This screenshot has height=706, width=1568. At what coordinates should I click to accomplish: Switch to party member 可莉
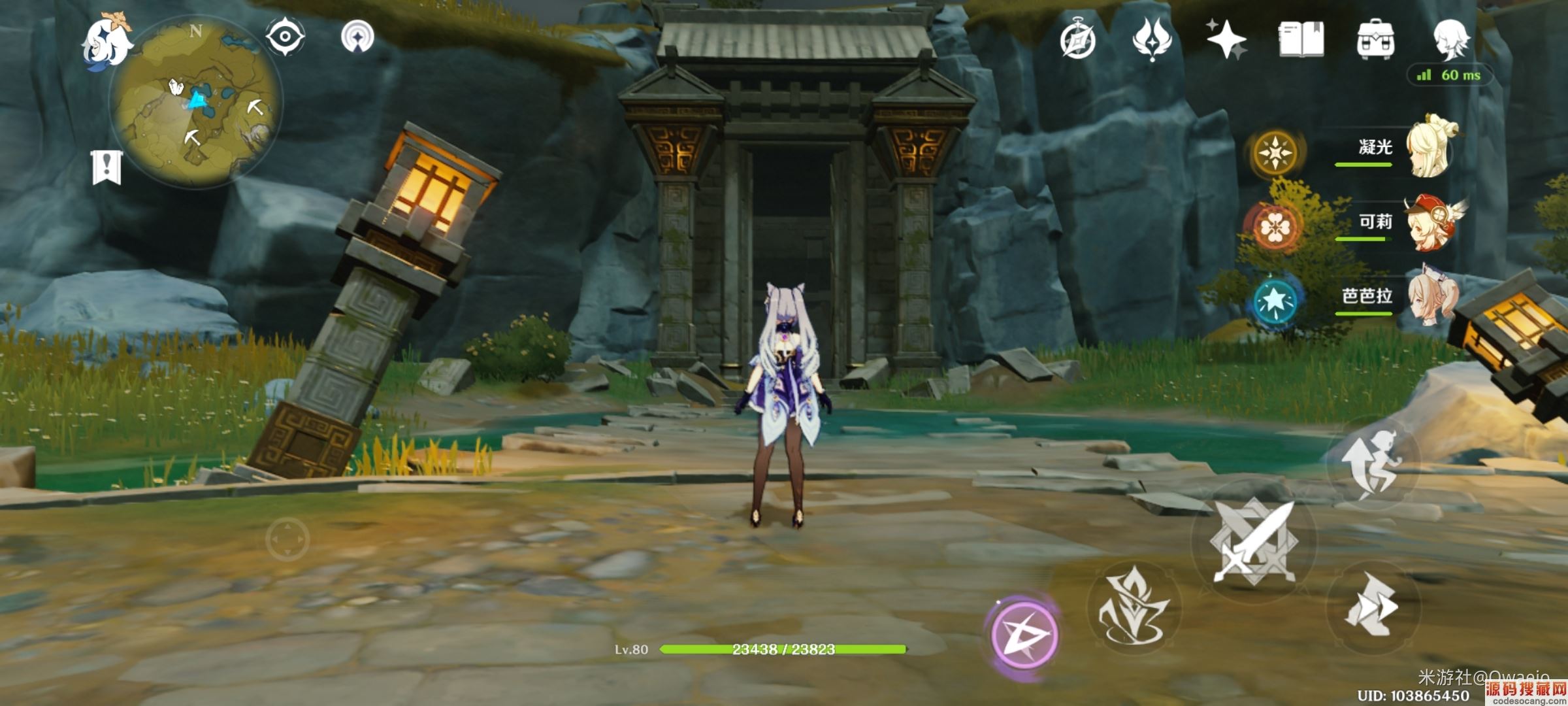click(1431, 222)
